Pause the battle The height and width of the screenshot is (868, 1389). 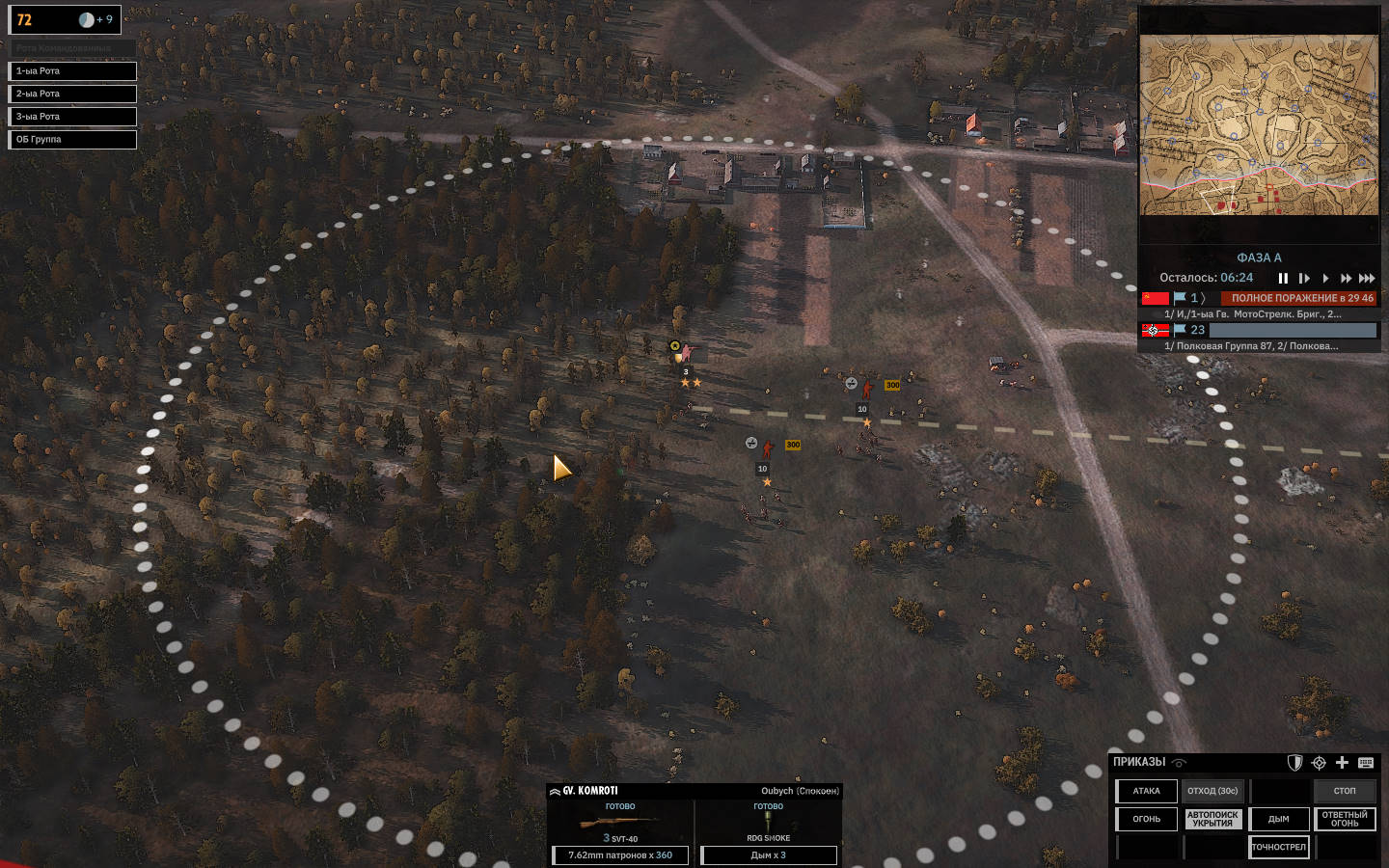pyautogui.click(x=1283, y=279)
